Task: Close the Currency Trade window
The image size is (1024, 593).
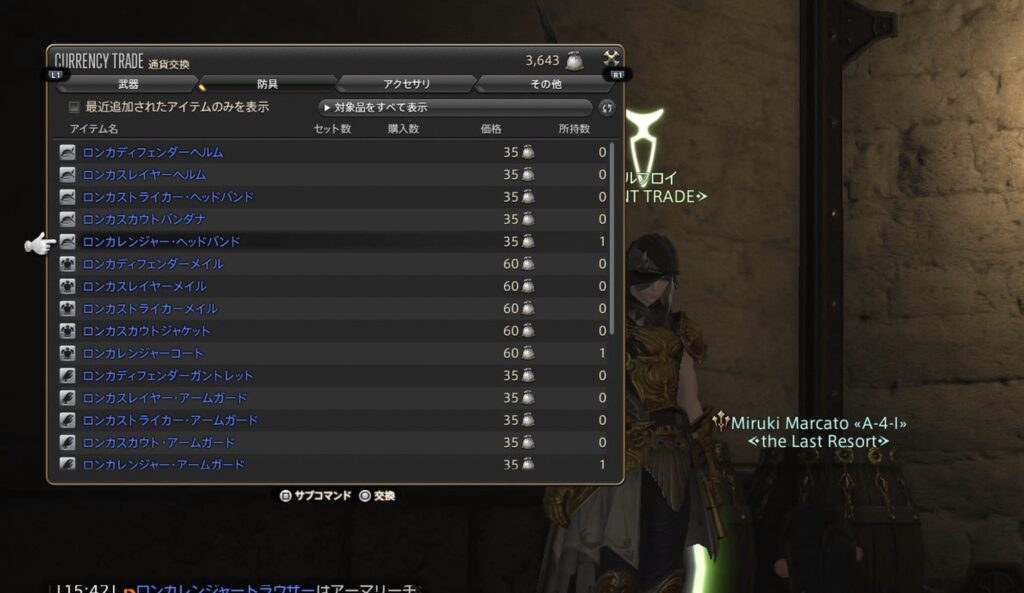Action: pyautogui.click(x=611, y=59)
